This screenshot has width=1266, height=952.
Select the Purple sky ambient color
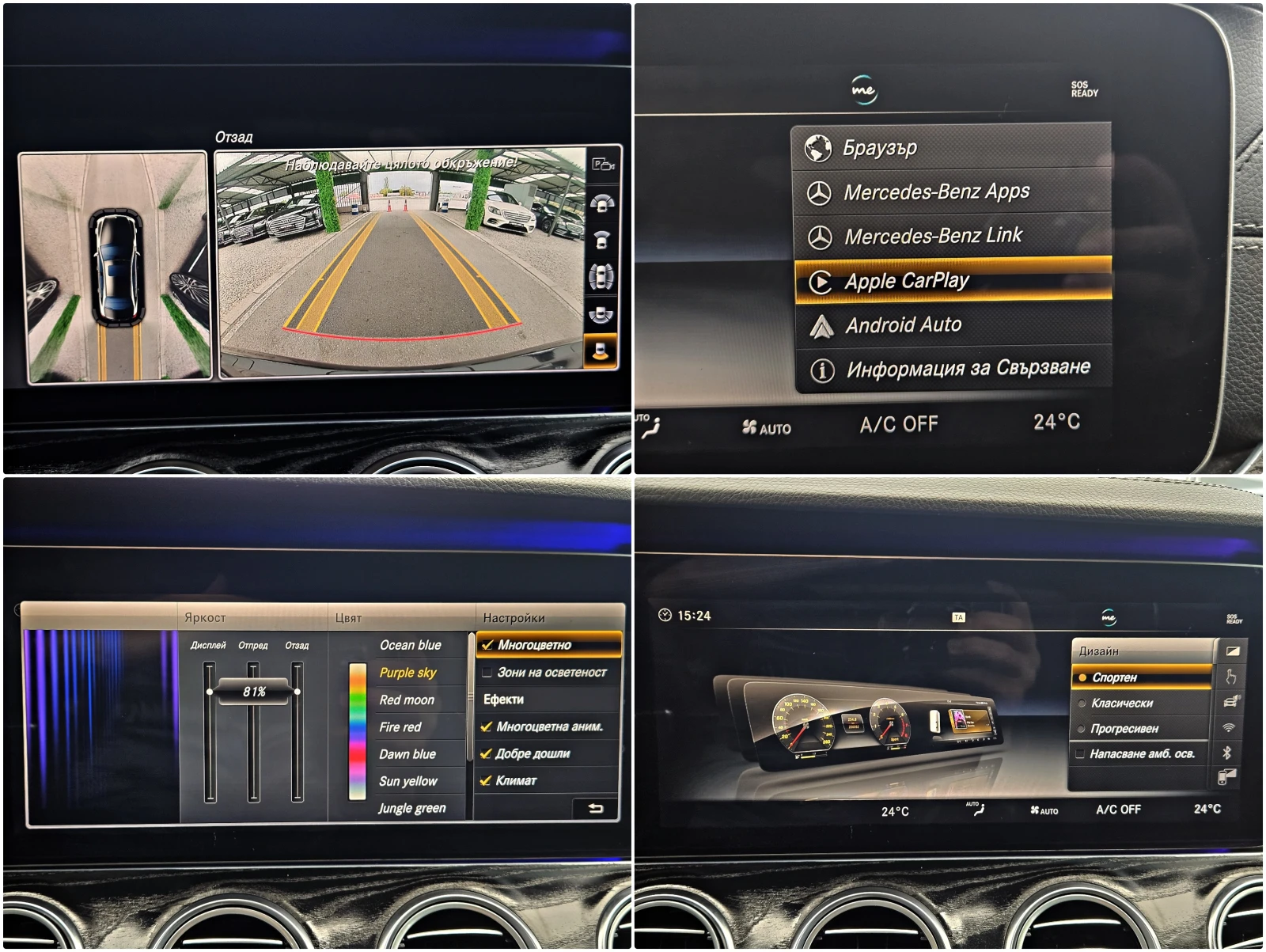pos(409,673)
